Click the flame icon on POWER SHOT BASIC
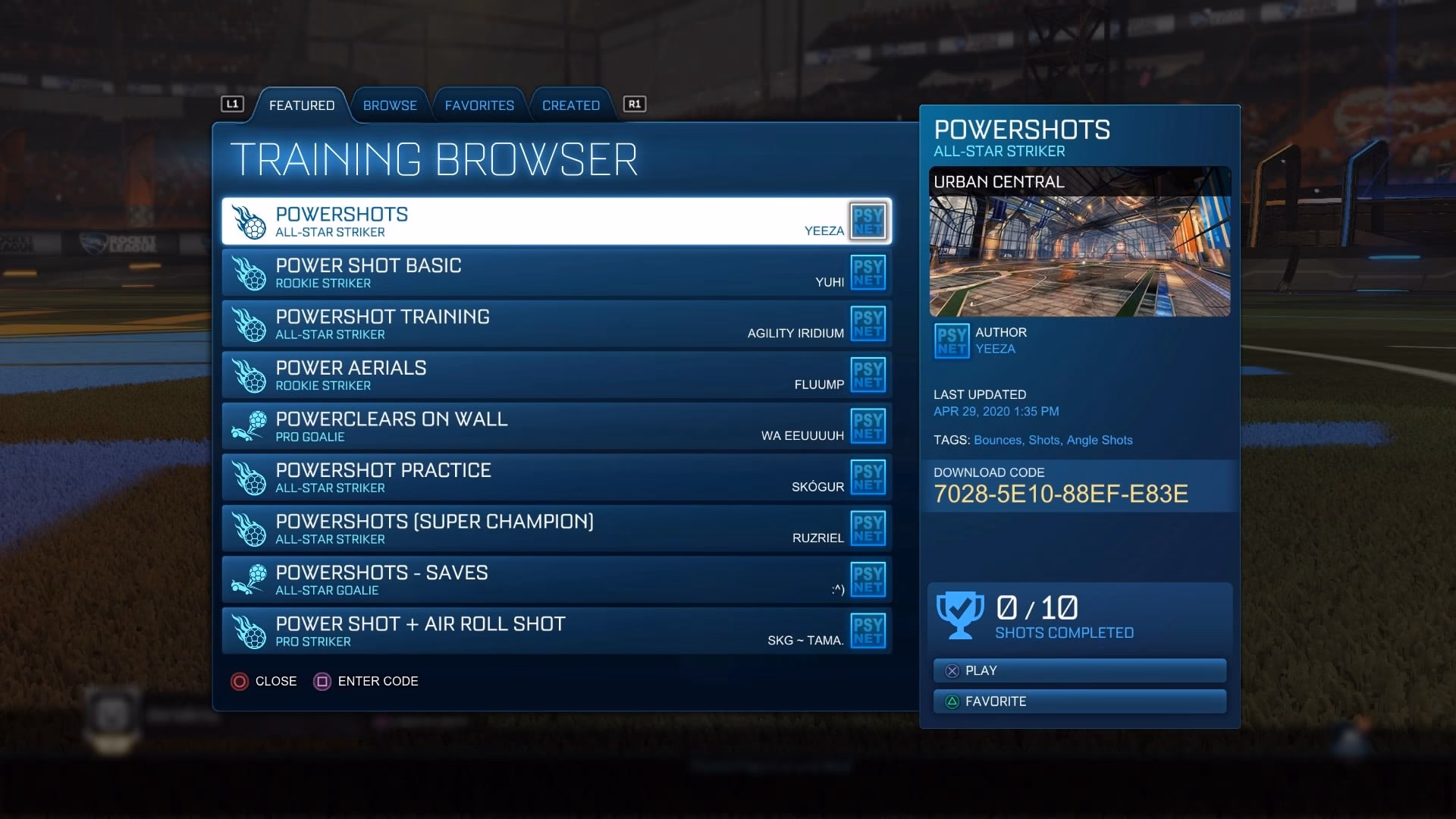1456x819 pixels. pos(250,271)
